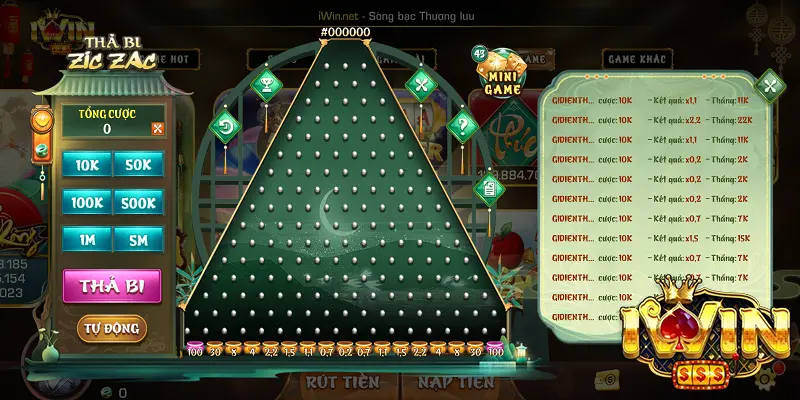Enable Tự Động auto-drop mode
The height and width of the screenshot is (400, 800).
111,328
